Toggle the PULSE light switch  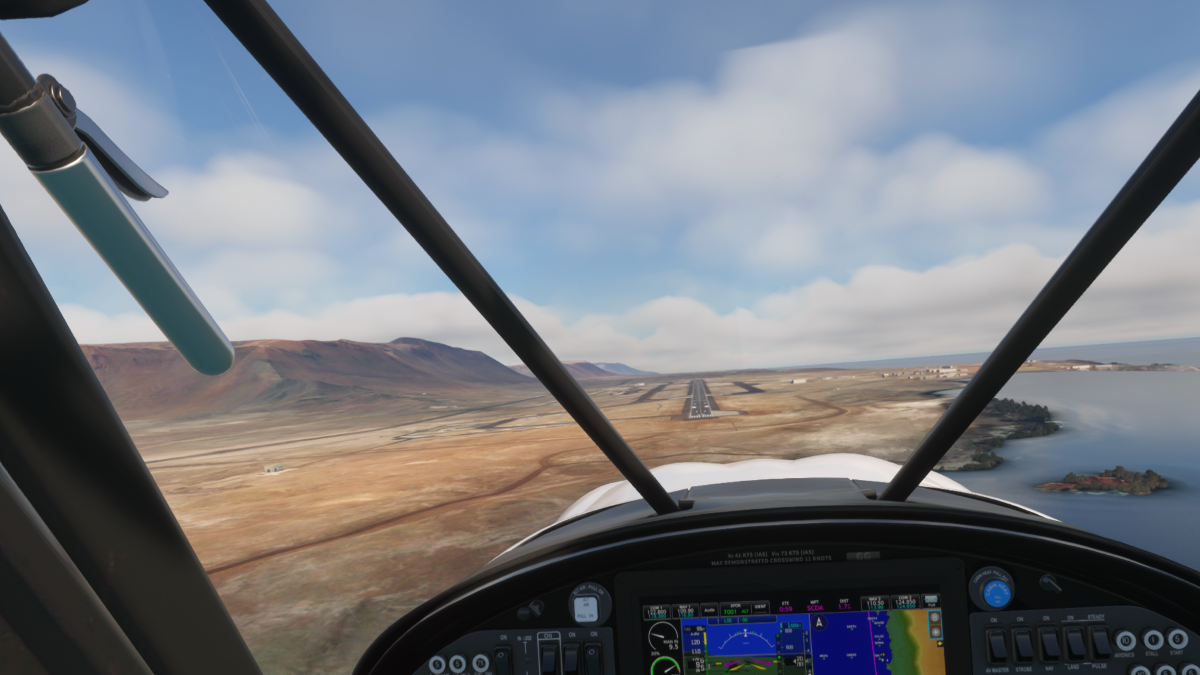1100,643
